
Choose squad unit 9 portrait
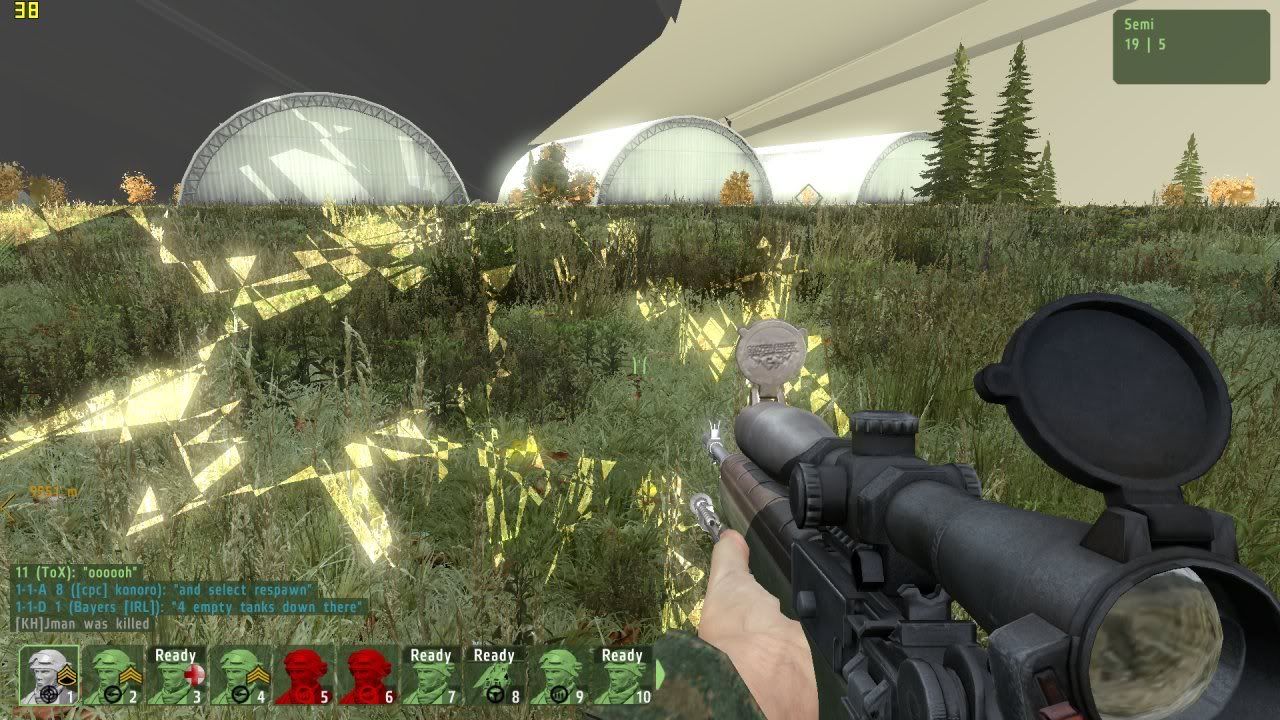[558, 676]
